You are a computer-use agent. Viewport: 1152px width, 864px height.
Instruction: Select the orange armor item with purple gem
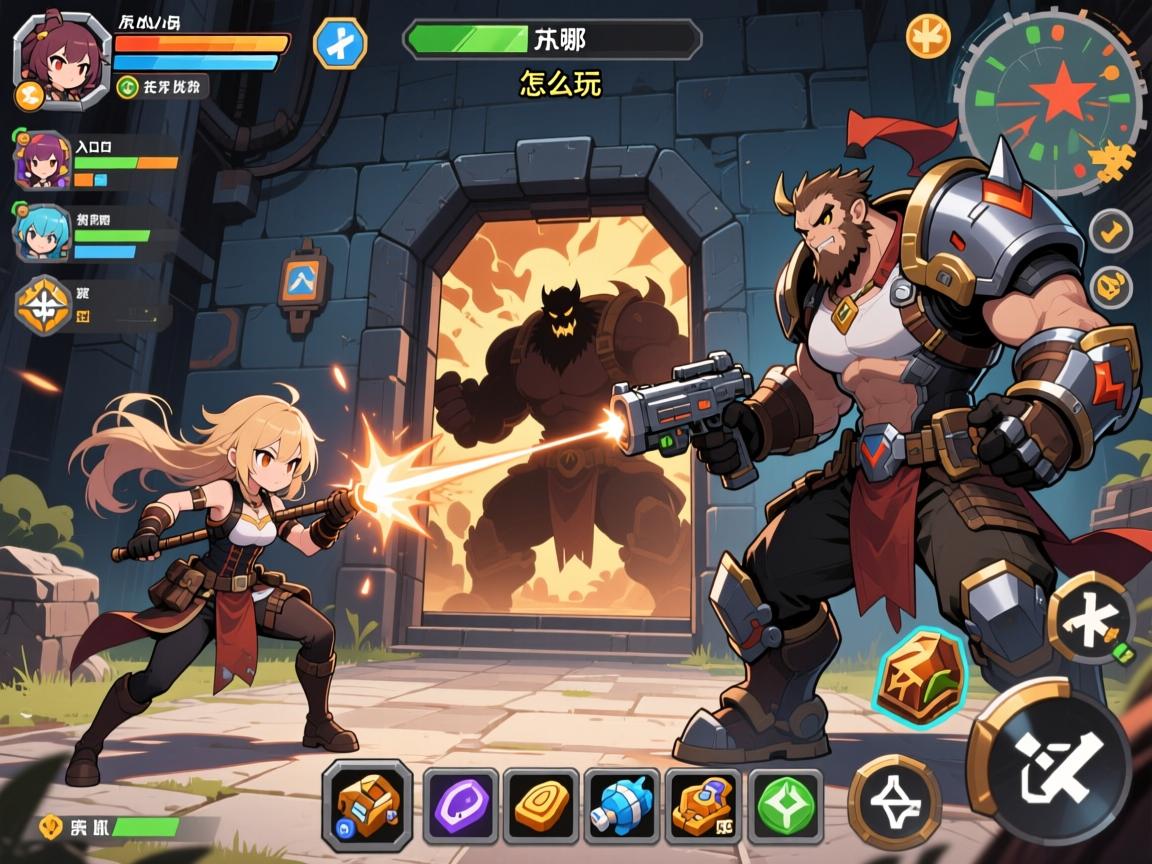click(x=703, y=805)
